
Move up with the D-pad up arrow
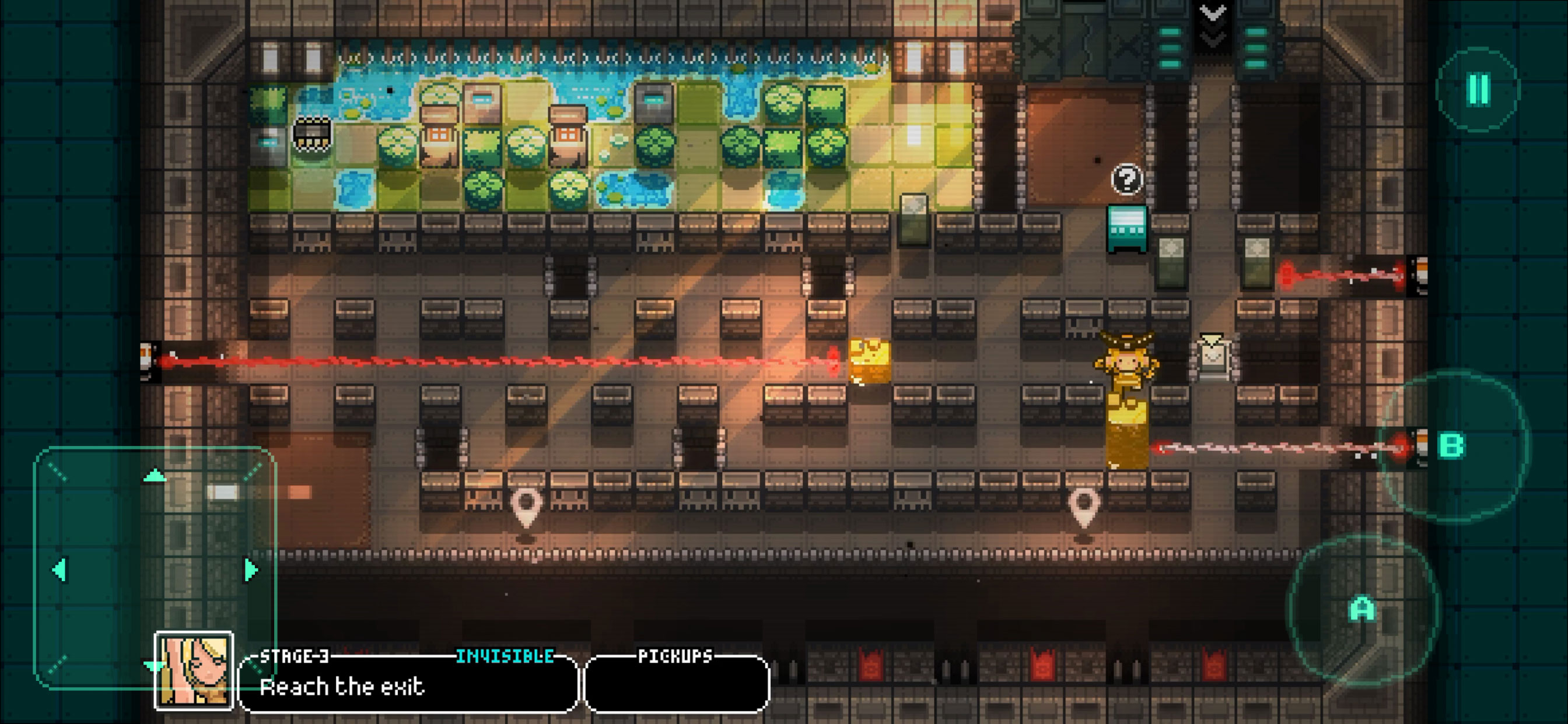155,476
